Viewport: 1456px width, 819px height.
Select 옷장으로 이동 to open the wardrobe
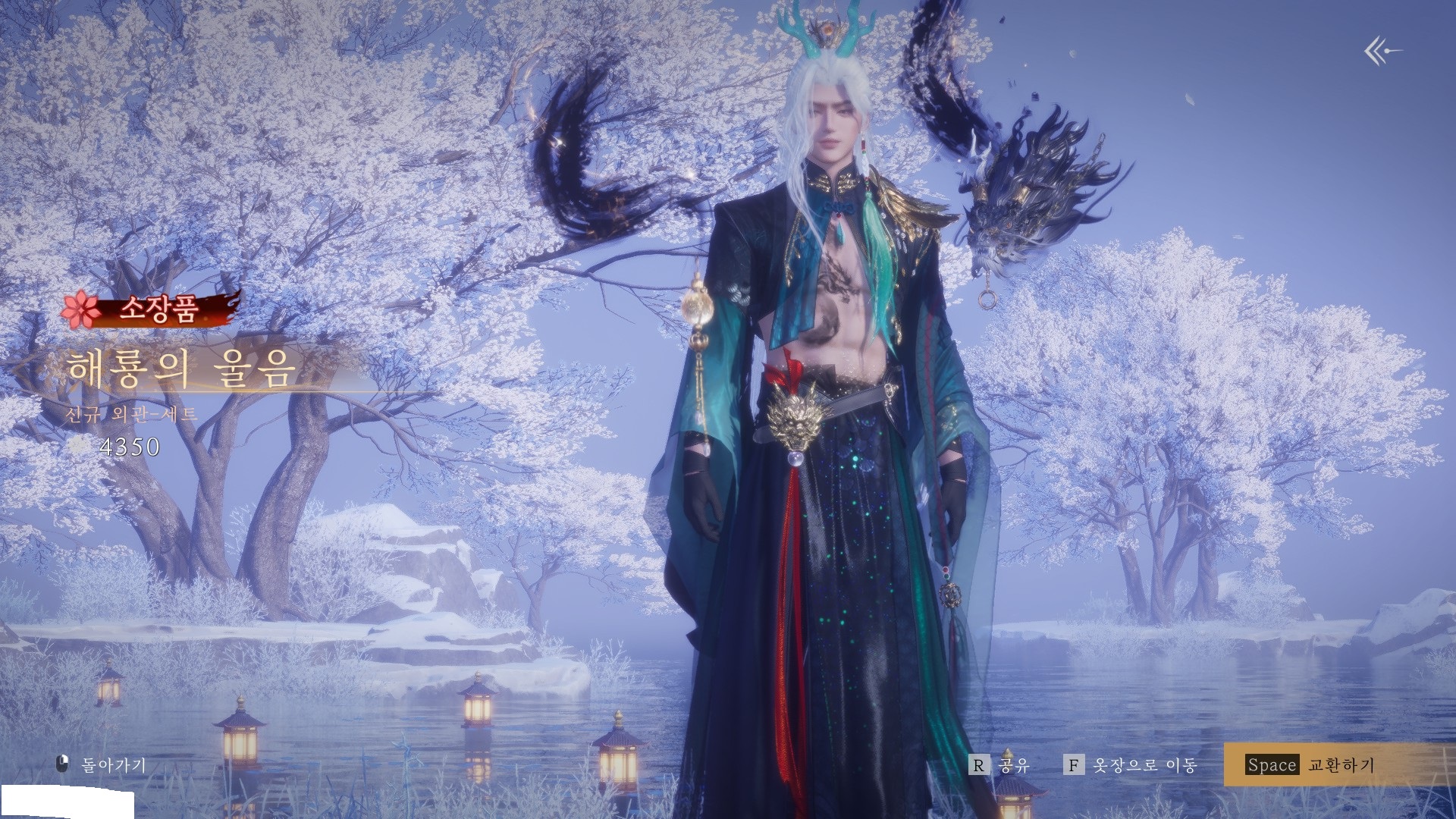point(1131,765)
